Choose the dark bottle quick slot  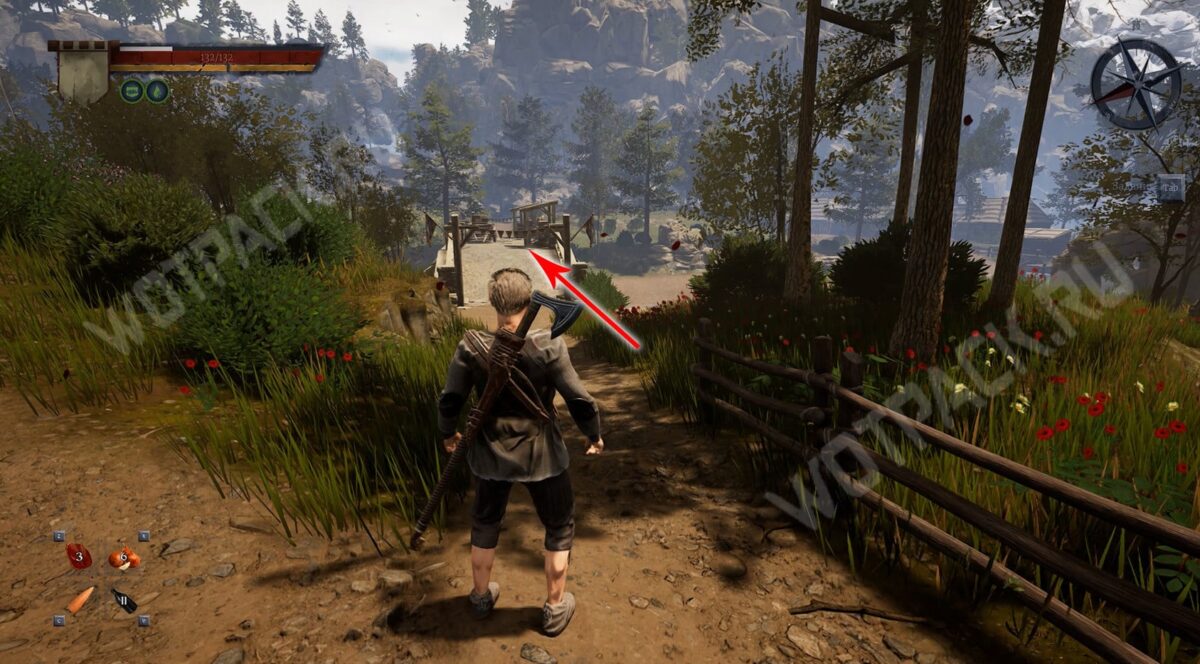pyautogui.click(x=125, y=600)
